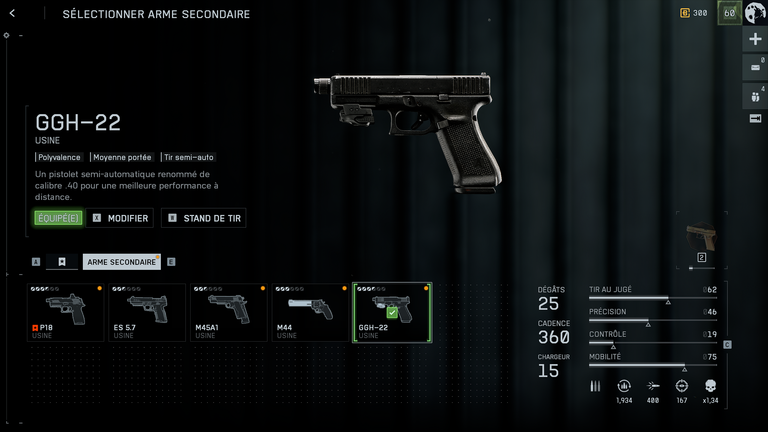768x432 pixels.
Task: Open the Modifier weapon customization
Action: [119, 218]
